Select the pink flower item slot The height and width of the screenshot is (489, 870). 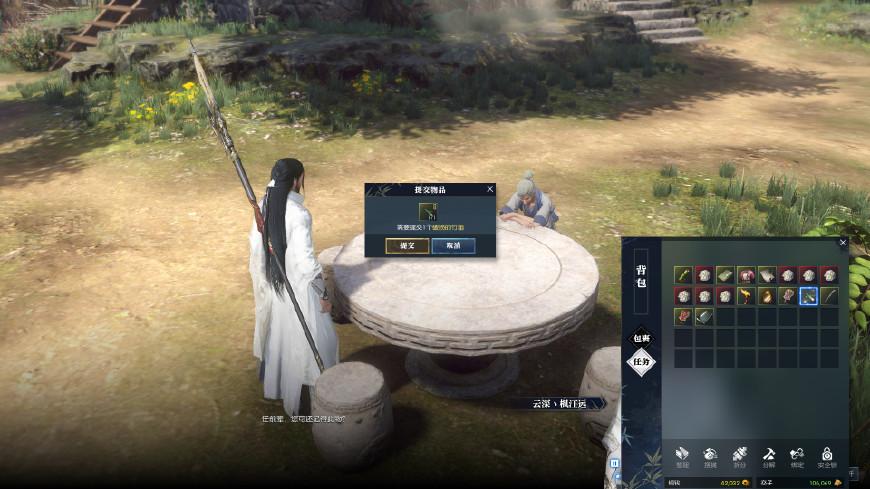click(x=745, y=275)
